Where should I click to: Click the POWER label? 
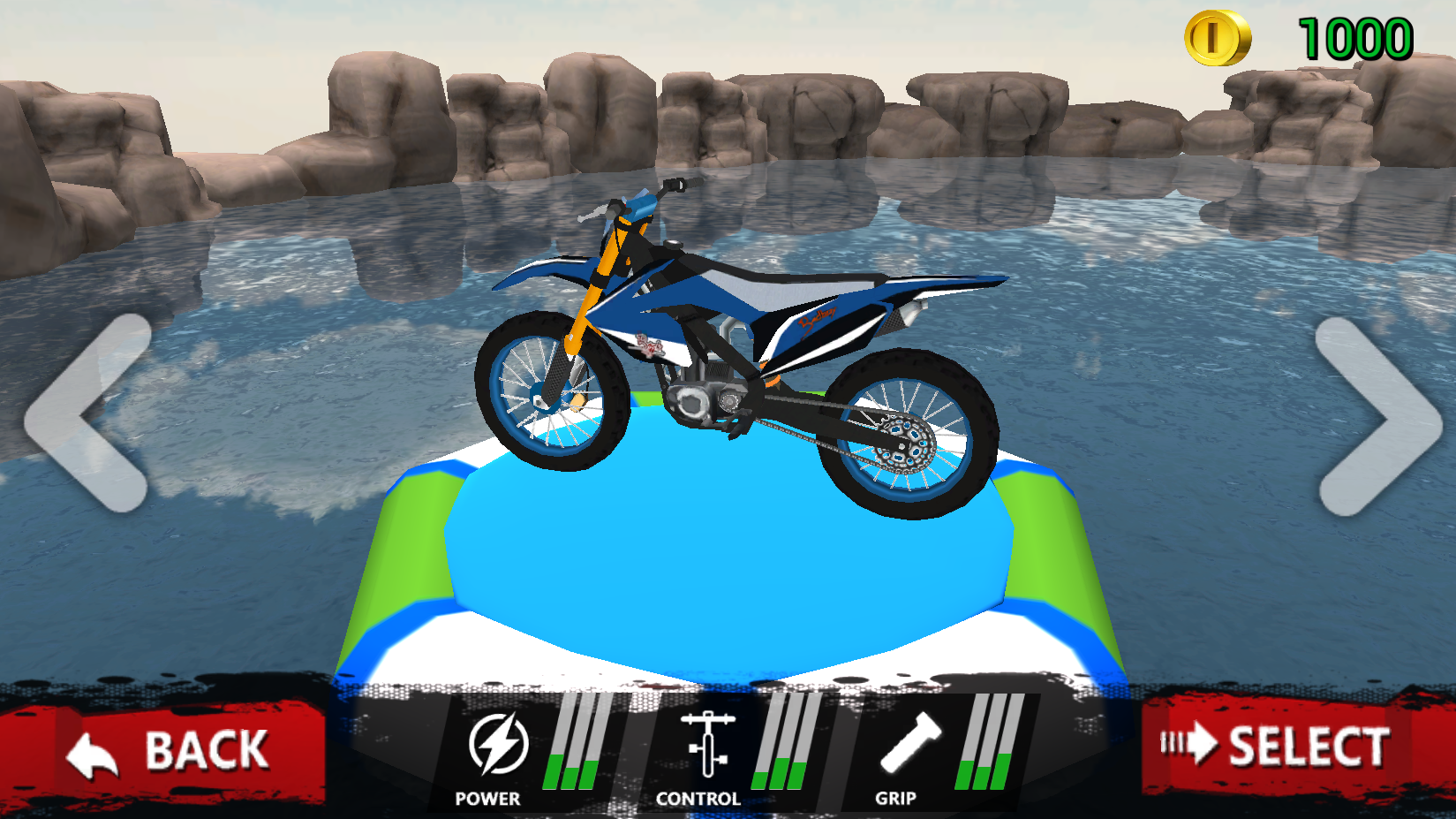click(x=487, y=798)
